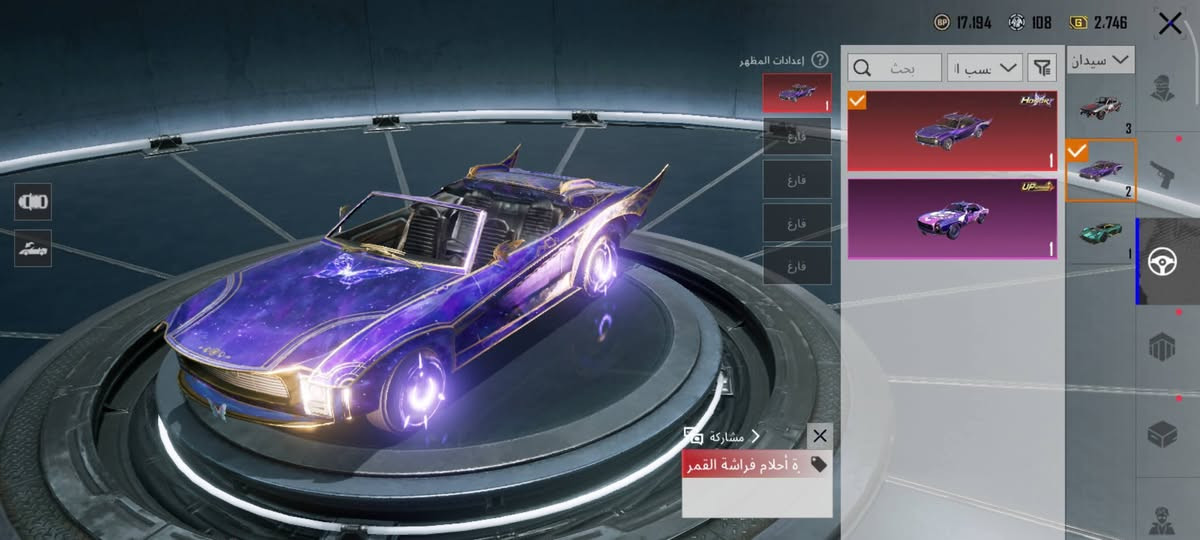Image resolution: width=1200 pixels, height=540 pixels.
Task: Show the appearance settings help question mark
Action: (820, 60)
